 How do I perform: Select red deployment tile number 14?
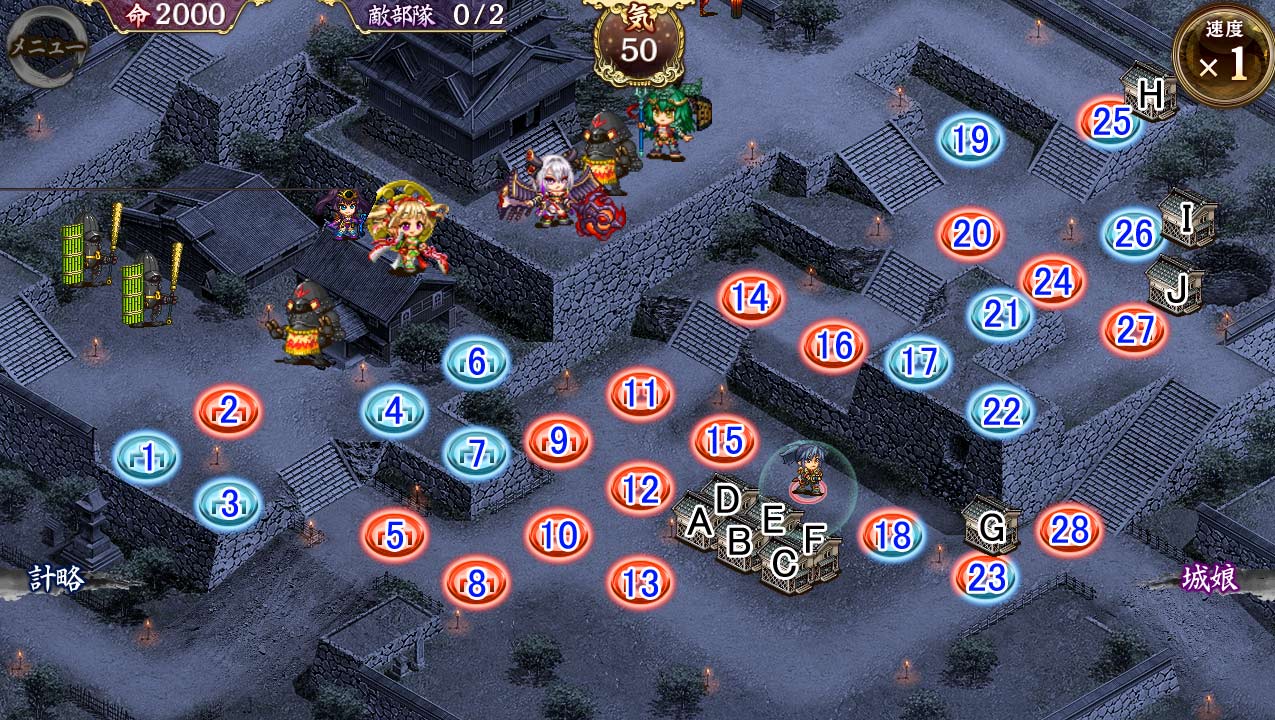coord(750,298)
